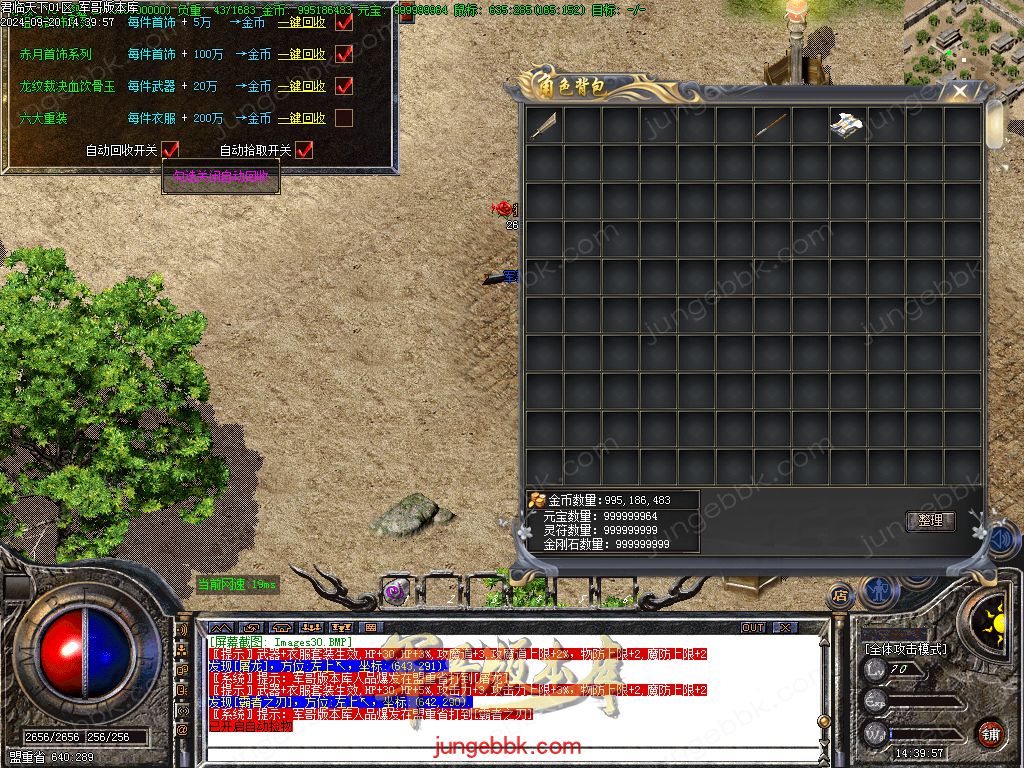Close the chat panel with X button

[x=786, y=627]
